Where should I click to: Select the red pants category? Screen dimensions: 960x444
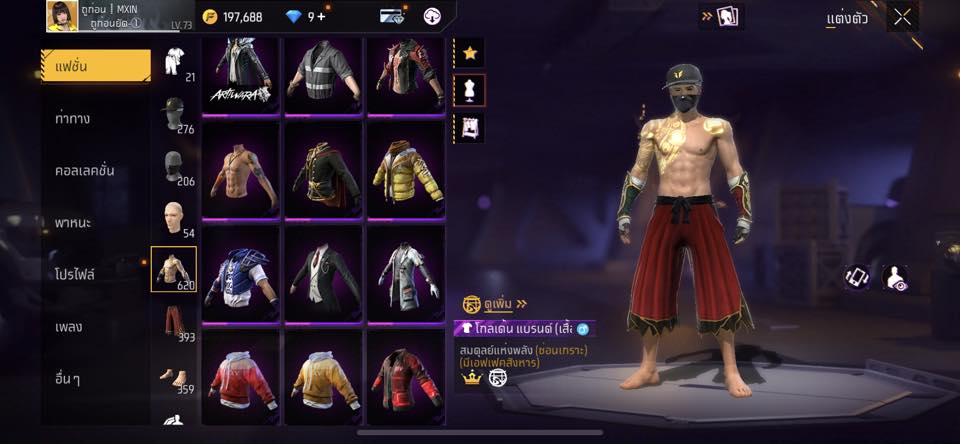coord(173,322)
